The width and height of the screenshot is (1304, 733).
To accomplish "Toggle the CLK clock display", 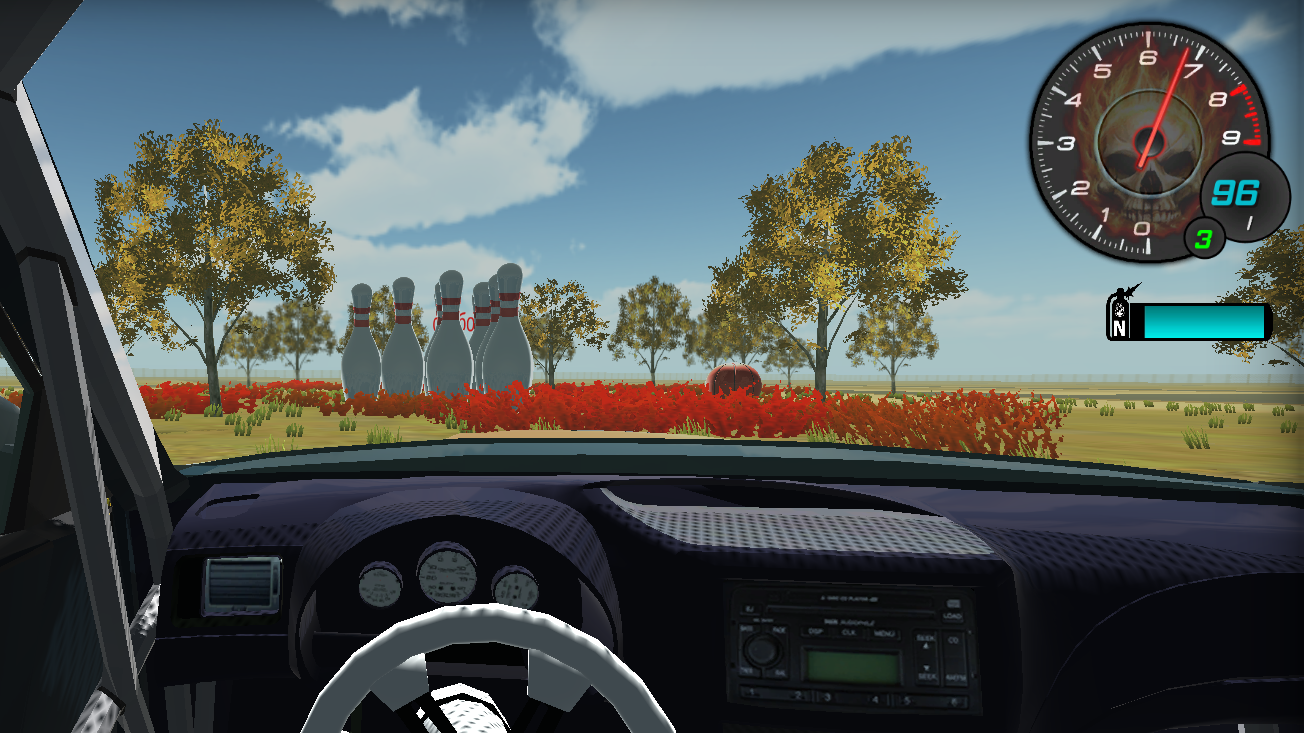I will point(849,632).
